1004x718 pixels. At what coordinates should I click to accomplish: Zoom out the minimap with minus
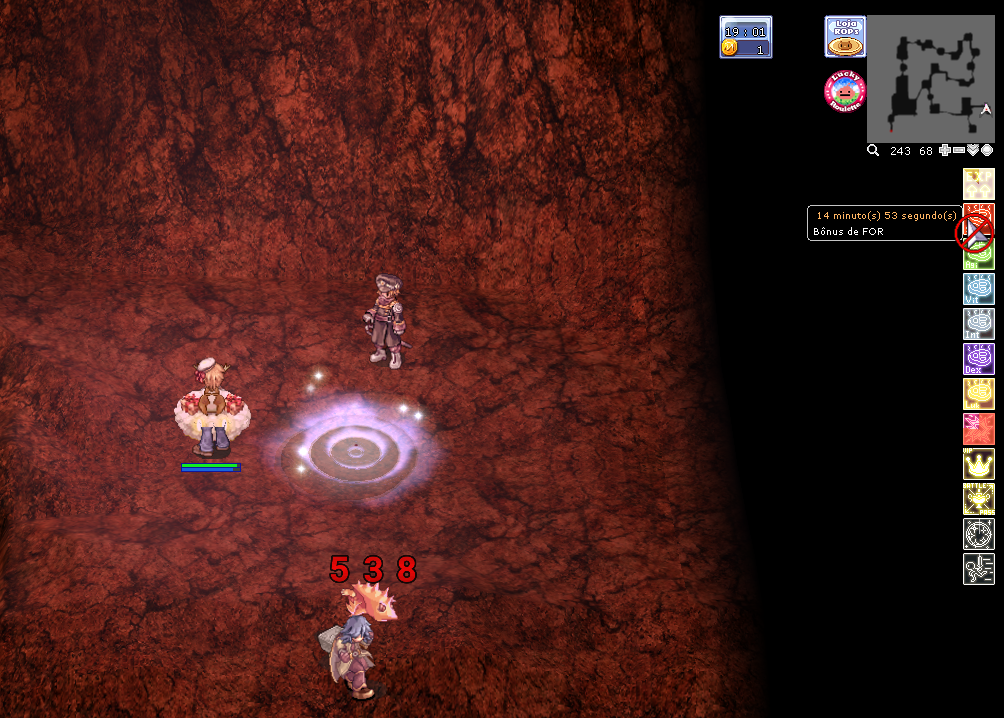(x=959, y=151)
